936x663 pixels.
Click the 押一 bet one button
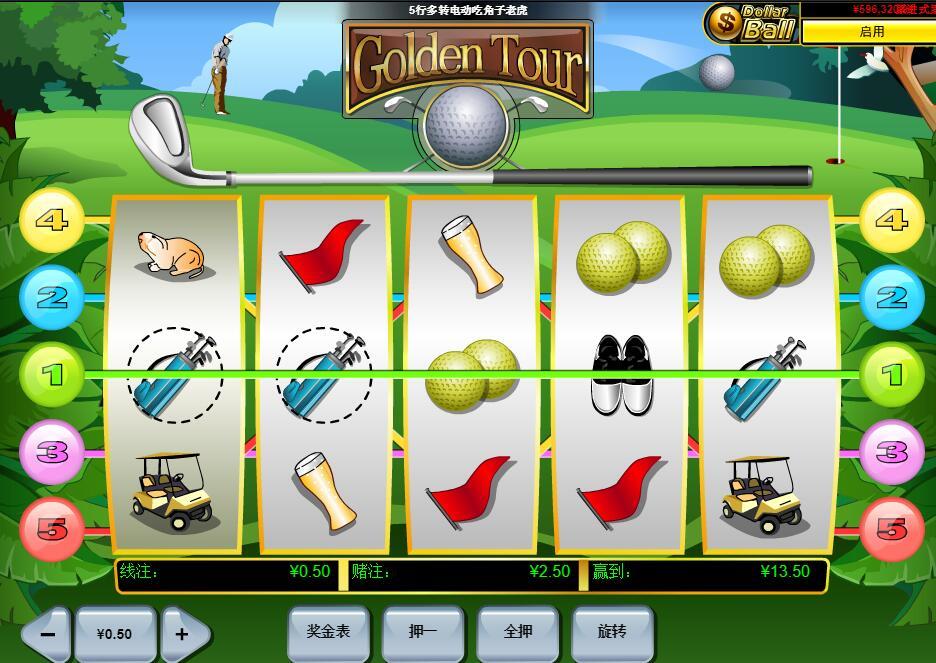tap(423, 632)
